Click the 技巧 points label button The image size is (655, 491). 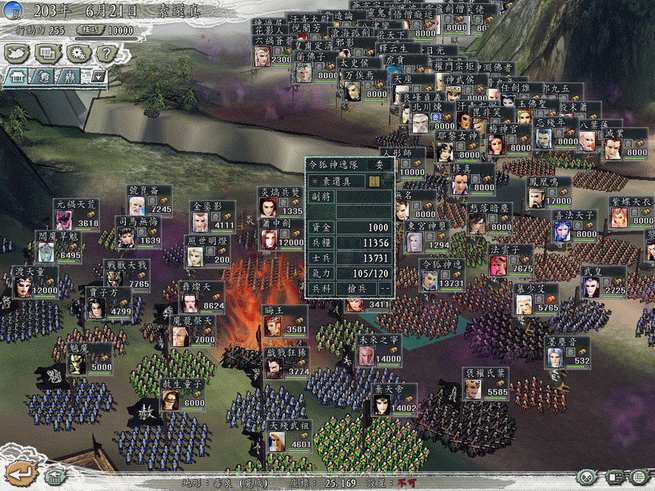click(88, 30)
